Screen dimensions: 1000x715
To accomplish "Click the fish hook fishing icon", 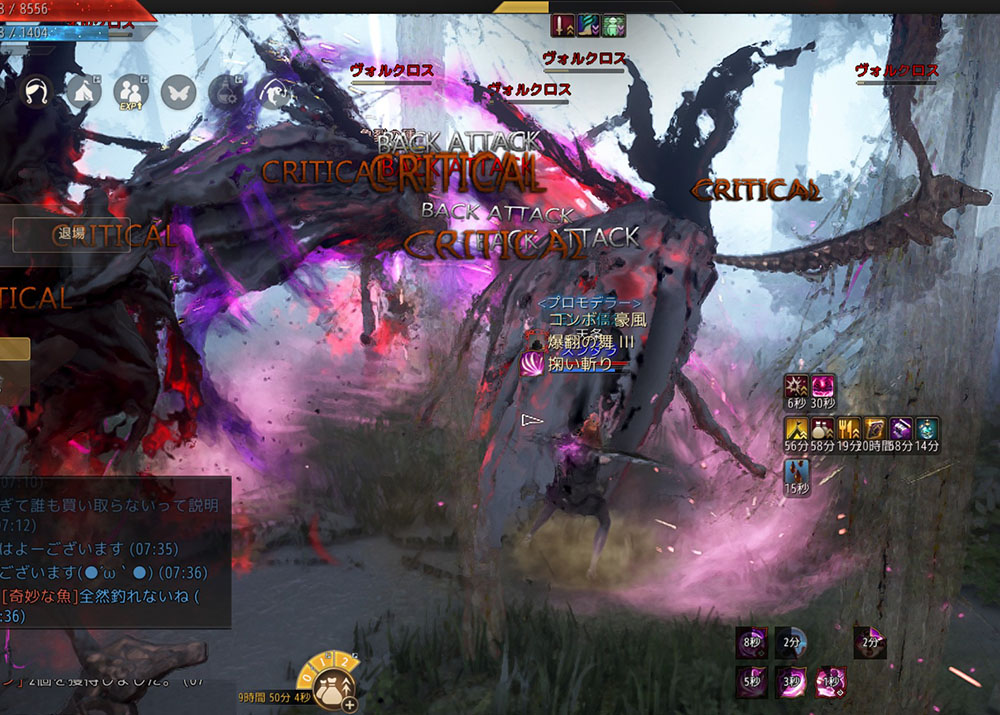I will tap(273, 93).
